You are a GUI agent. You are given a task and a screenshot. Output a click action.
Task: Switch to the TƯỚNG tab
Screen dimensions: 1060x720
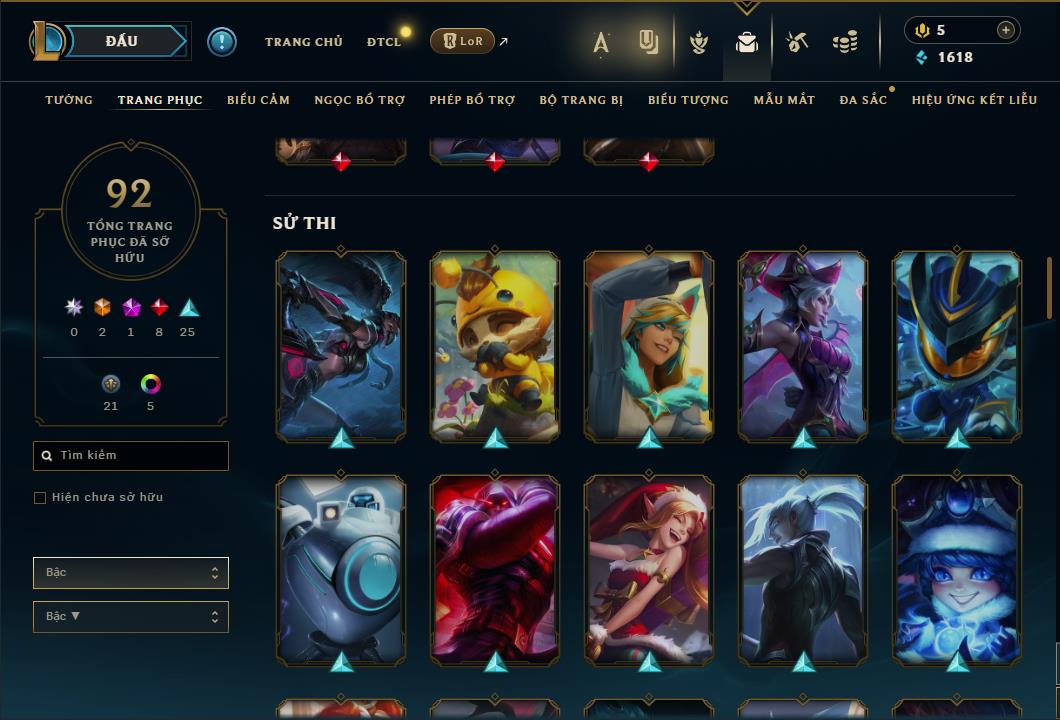pyautogui.click(x=69, y=100)
